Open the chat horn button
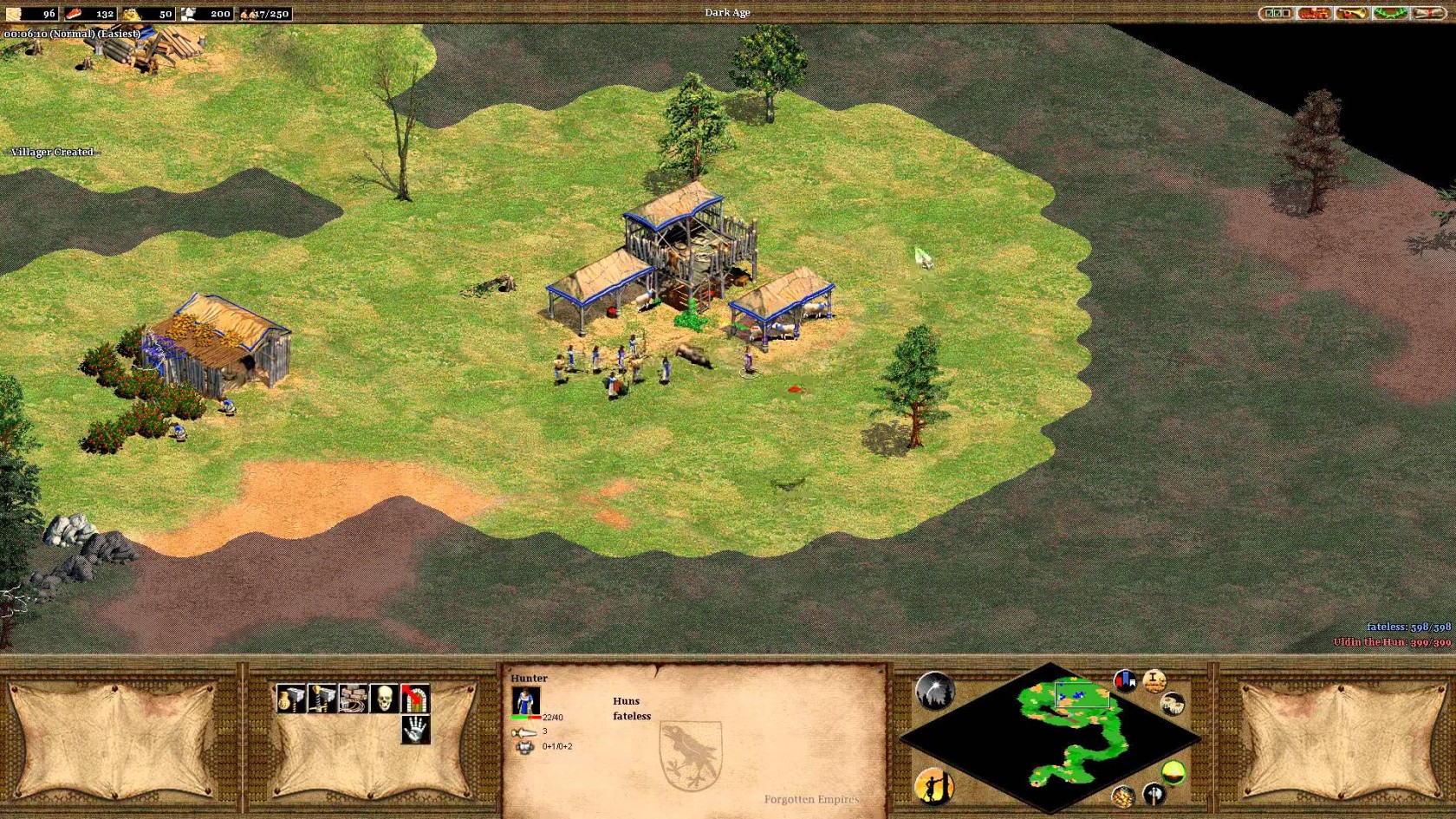Viewport: 1456px width, 819px height. 1351,13
